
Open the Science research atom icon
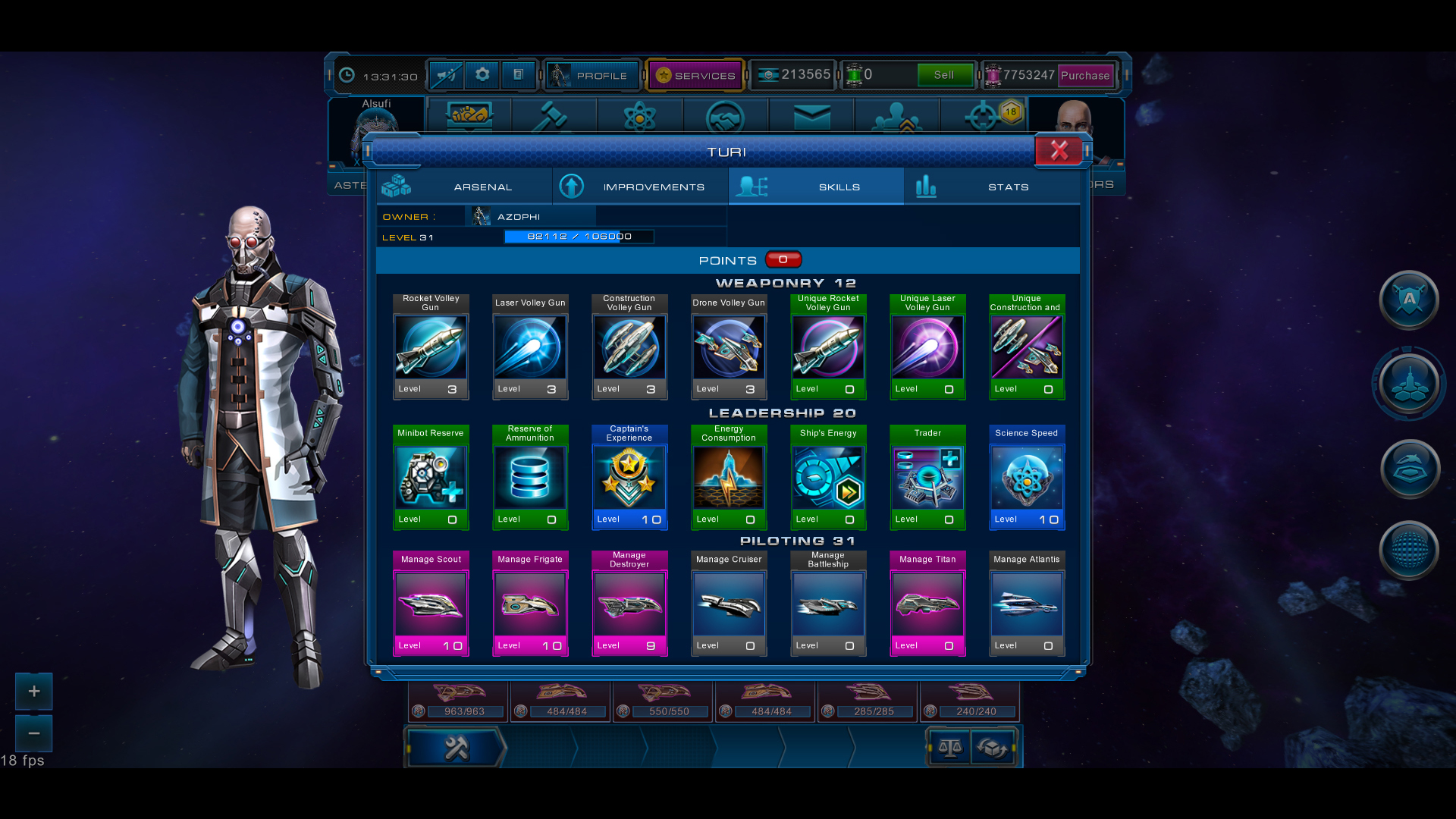pyautogui.click(x=641, y=118)
